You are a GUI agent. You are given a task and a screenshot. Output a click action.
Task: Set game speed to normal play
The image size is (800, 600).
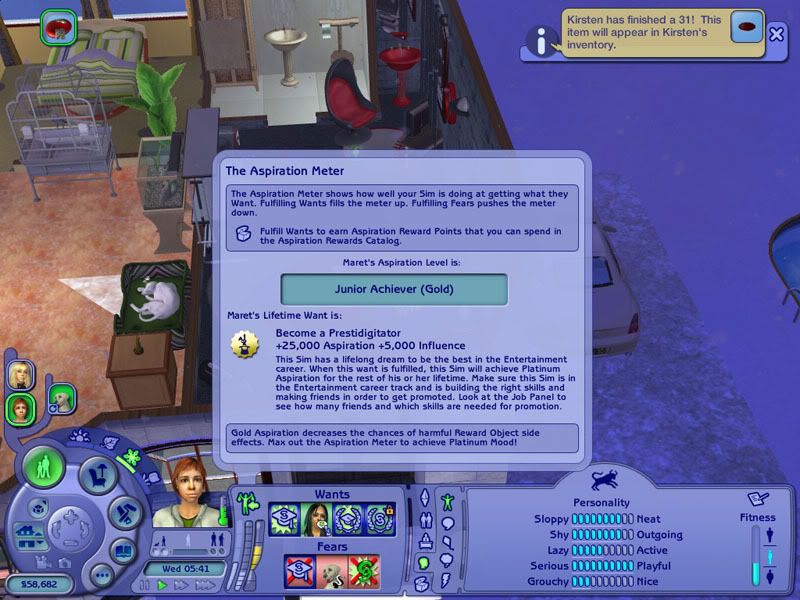tap(162, 585)
